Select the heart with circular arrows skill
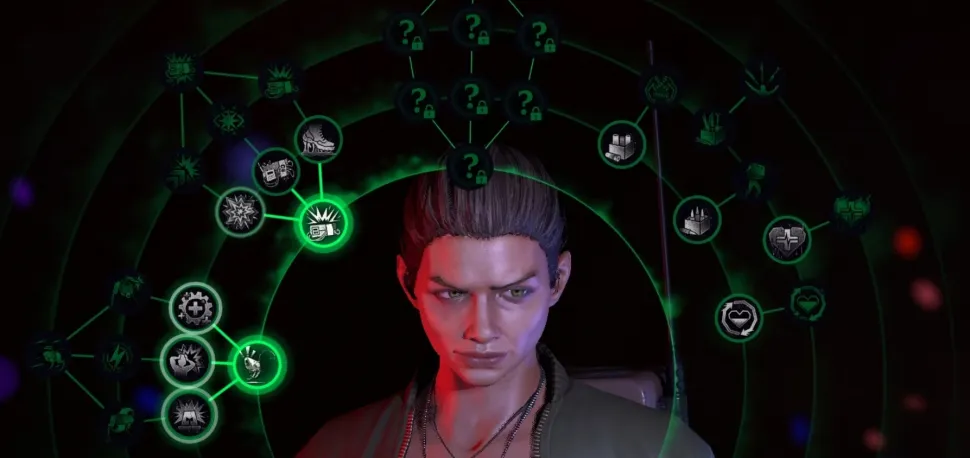 pos(739,318)
